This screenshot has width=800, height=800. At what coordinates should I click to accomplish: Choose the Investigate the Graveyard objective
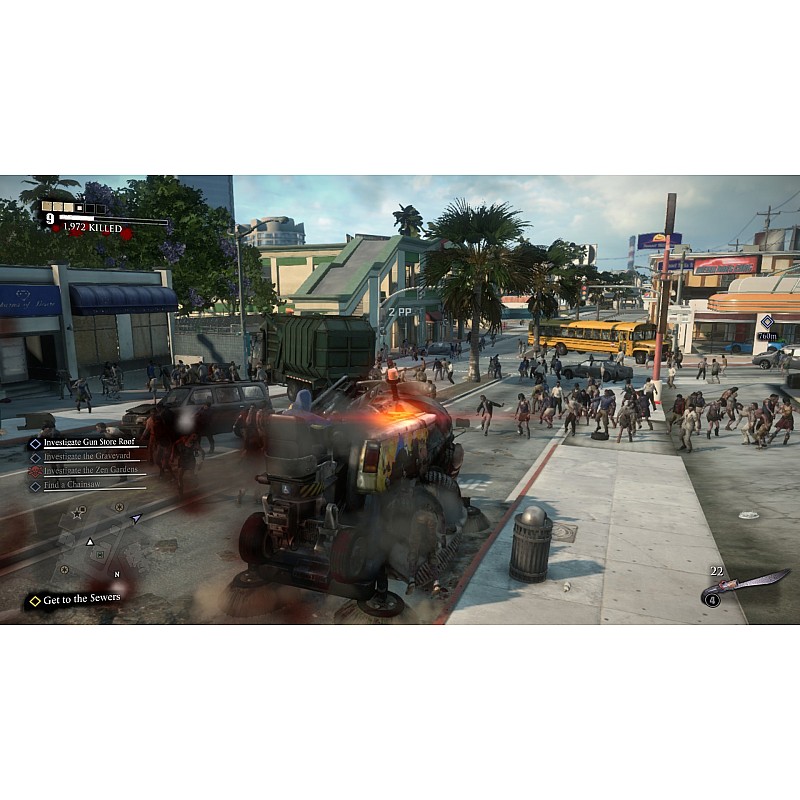coord(90,456)
